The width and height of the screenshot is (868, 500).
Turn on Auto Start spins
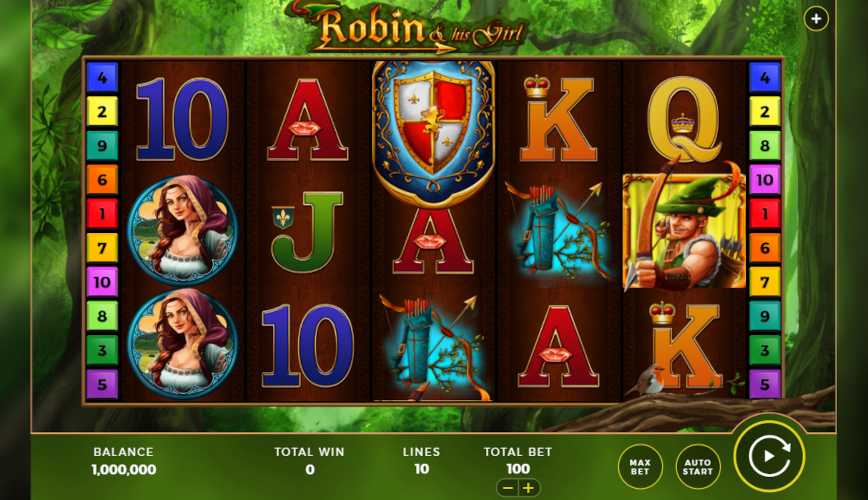(698, 465)
